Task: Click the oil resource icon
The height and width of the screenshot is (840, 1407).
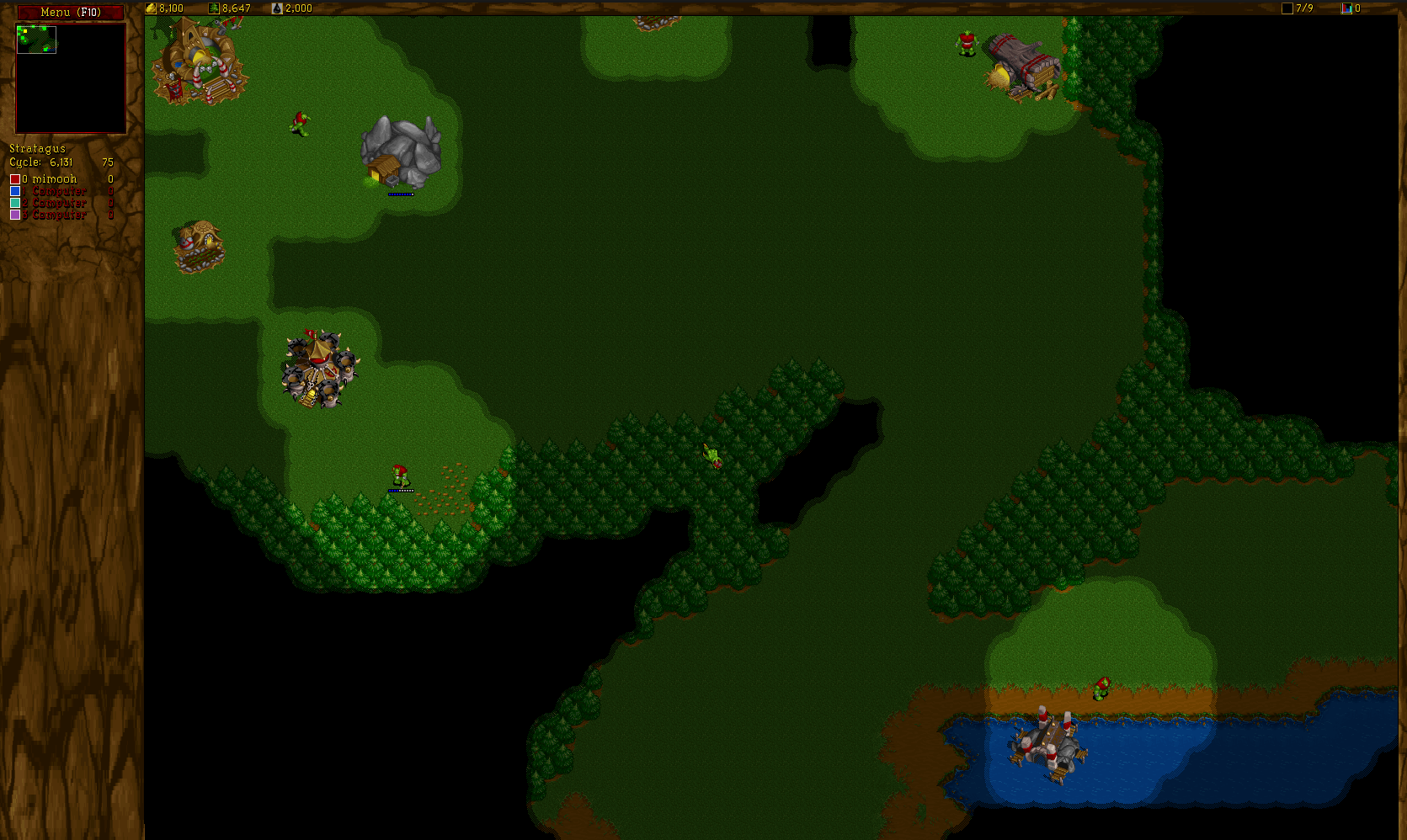Action: point(278,8)
